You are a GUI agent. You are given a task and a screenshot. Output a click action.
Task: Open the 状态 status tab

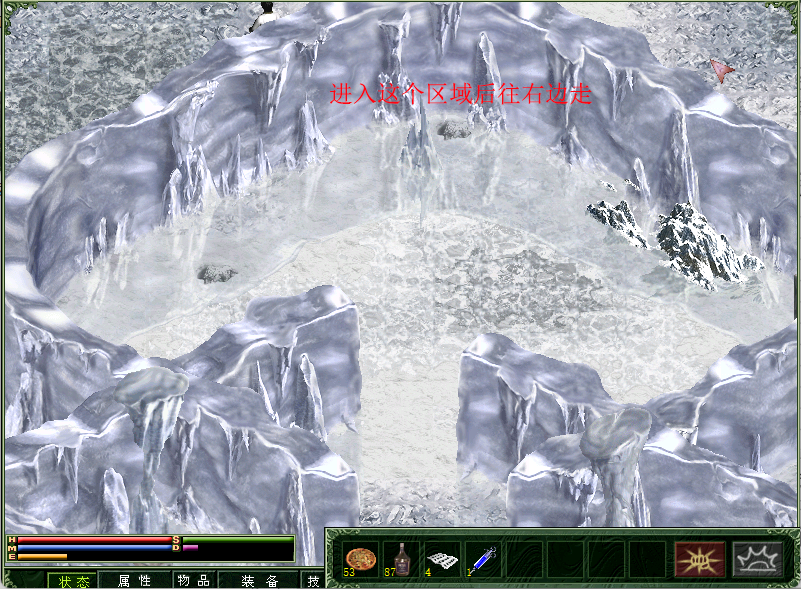pyautogui.click(x=74, y=580)
